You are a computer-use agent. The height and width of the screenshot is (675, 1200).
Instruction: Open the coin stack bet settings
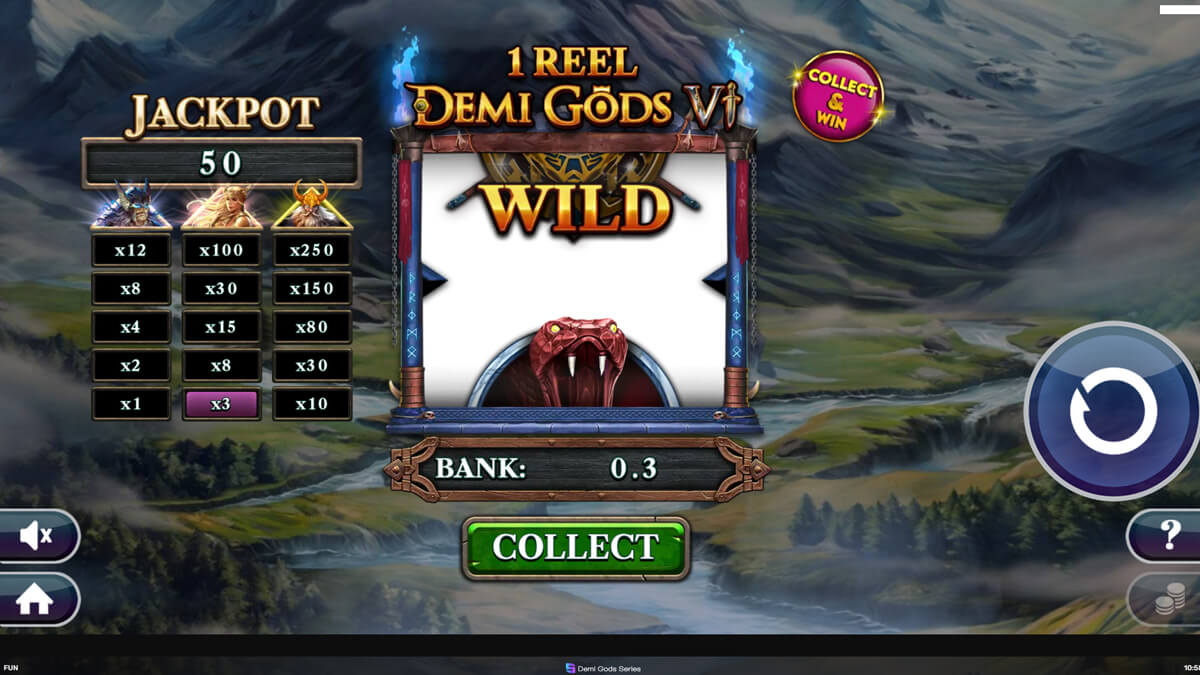pos(1168,599)
